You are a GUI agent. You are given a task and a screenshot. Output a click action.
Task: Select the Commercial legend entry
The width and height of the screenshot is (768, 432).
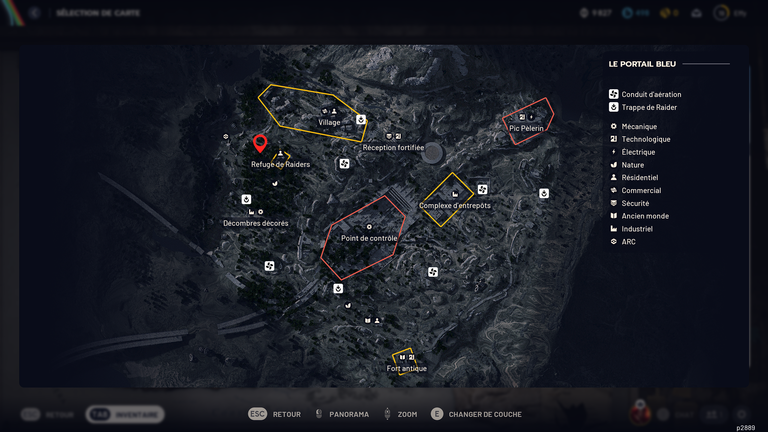tap(641, 190)
